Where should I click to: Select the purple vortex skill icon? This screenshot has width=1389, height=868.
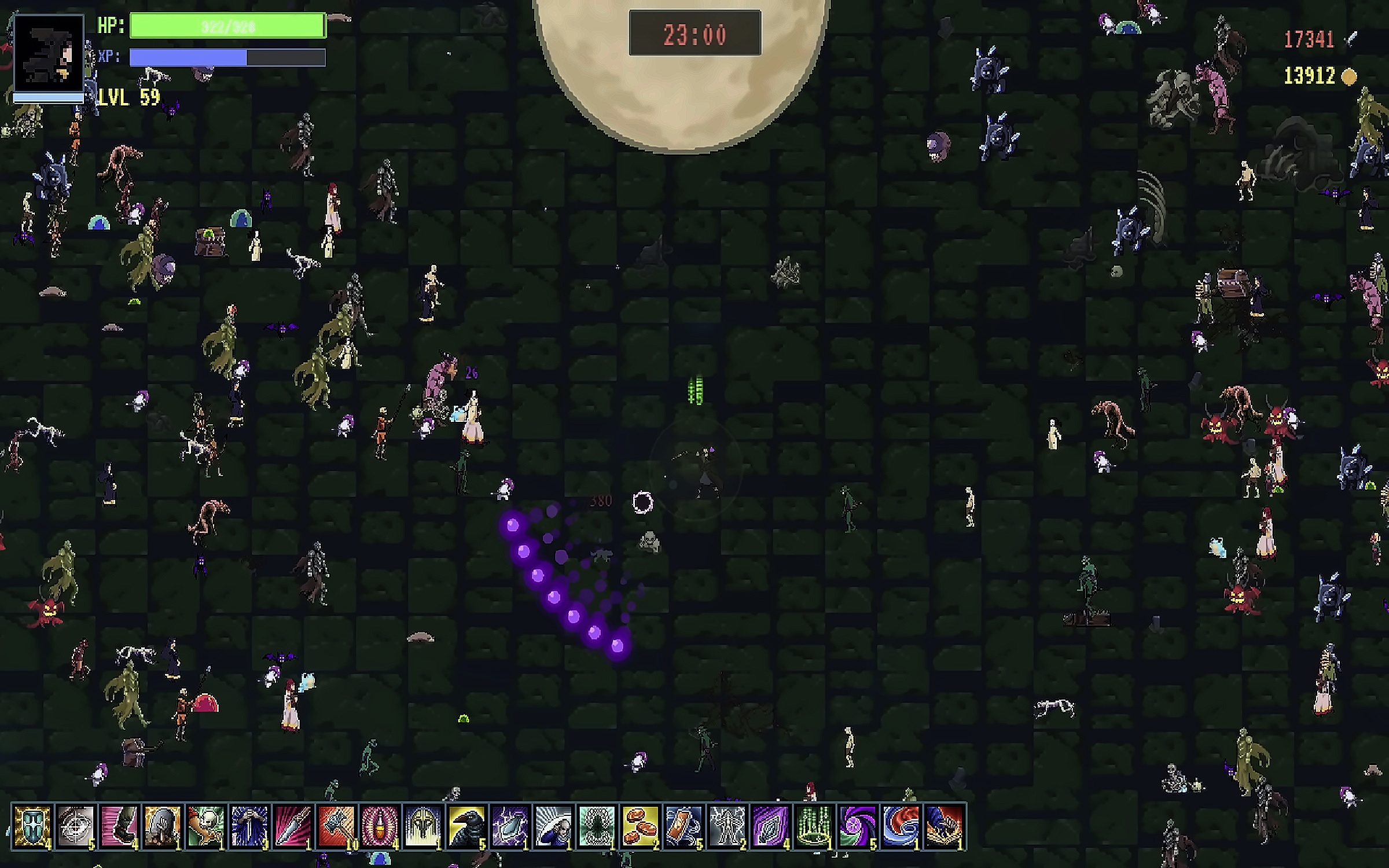coord(857,826)
